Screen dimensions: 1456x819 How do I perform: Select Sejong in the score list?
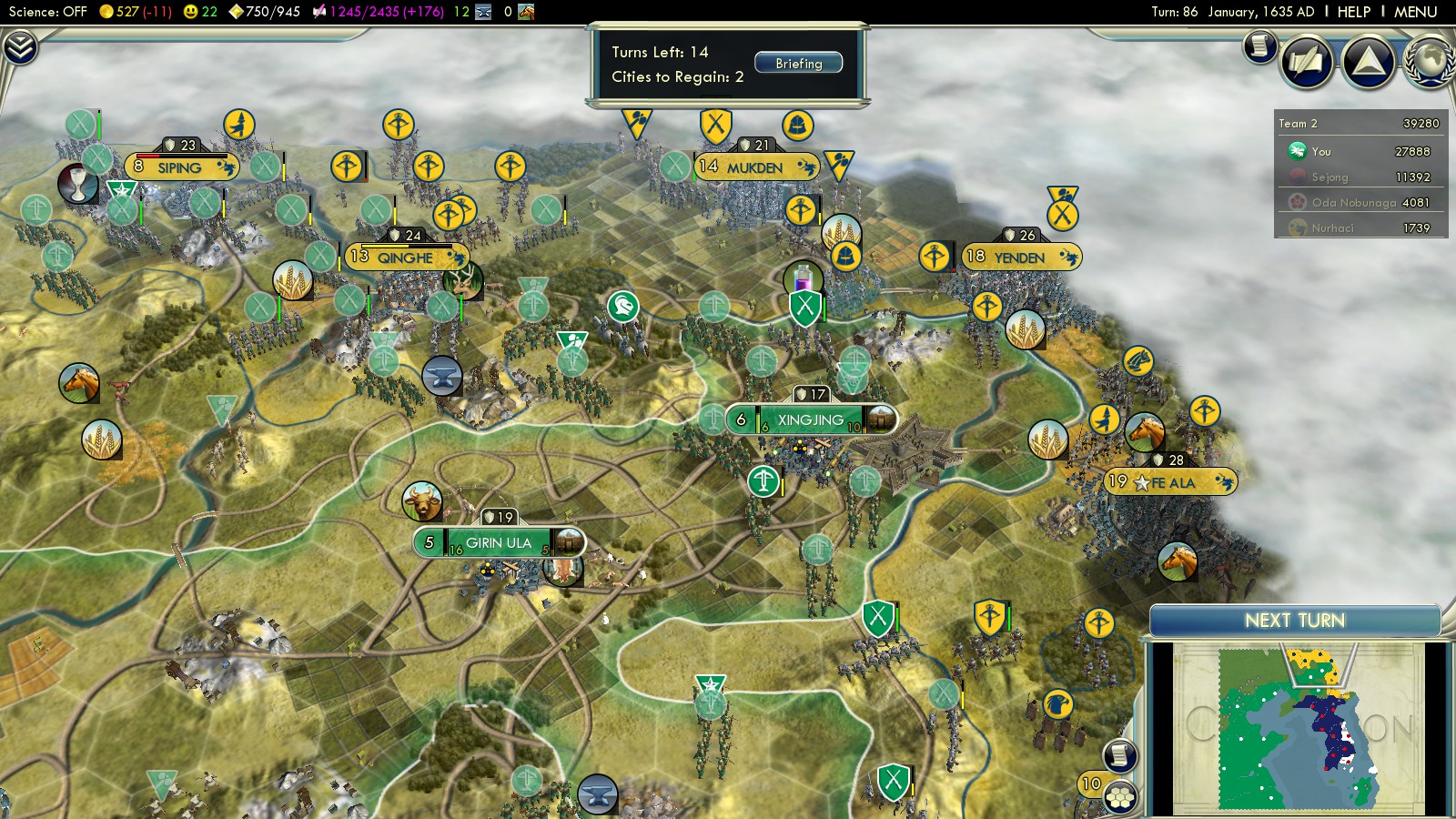pos(1330,177)
